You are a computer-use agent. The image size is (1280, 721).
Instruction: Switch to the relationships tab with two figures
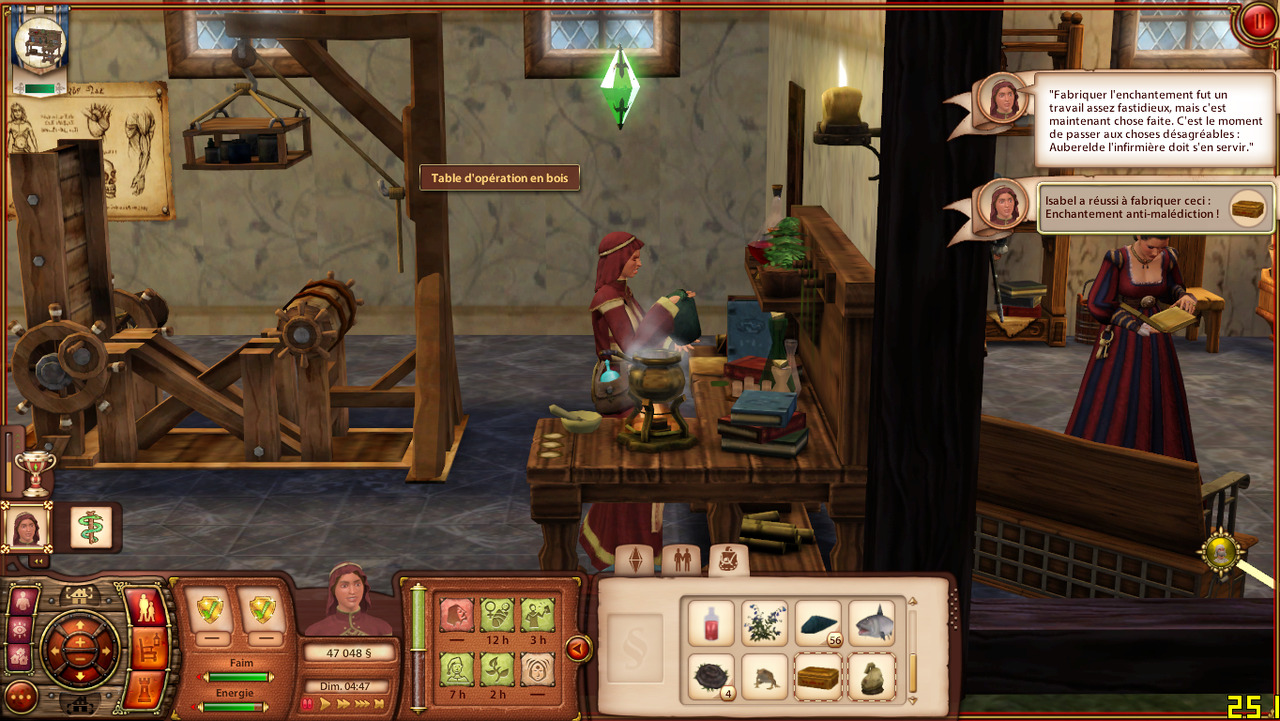click(x=682, y=560)
